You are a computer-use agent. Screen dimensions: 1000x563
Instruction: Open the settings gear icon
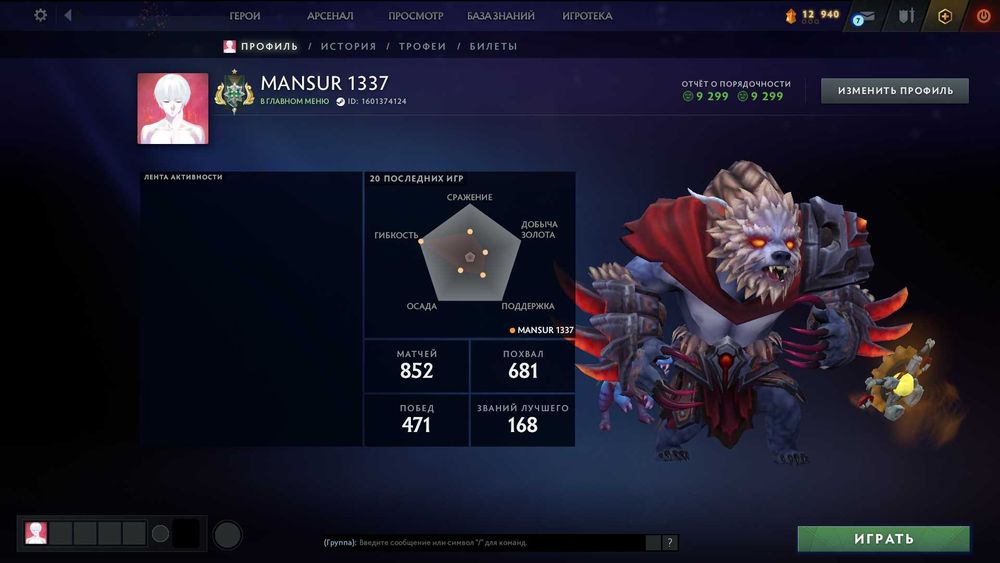pyautogui.click(x=41, y=16)
